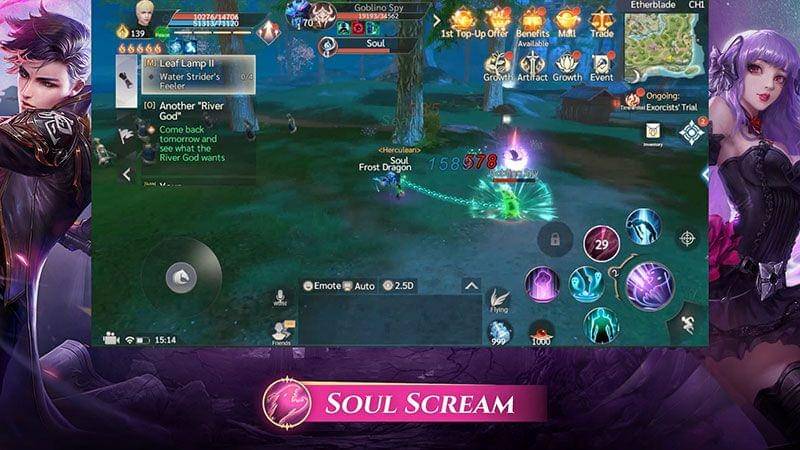The image size is (800, 450).
Task: Activate the Flying wings button
Action: point(499,299)
